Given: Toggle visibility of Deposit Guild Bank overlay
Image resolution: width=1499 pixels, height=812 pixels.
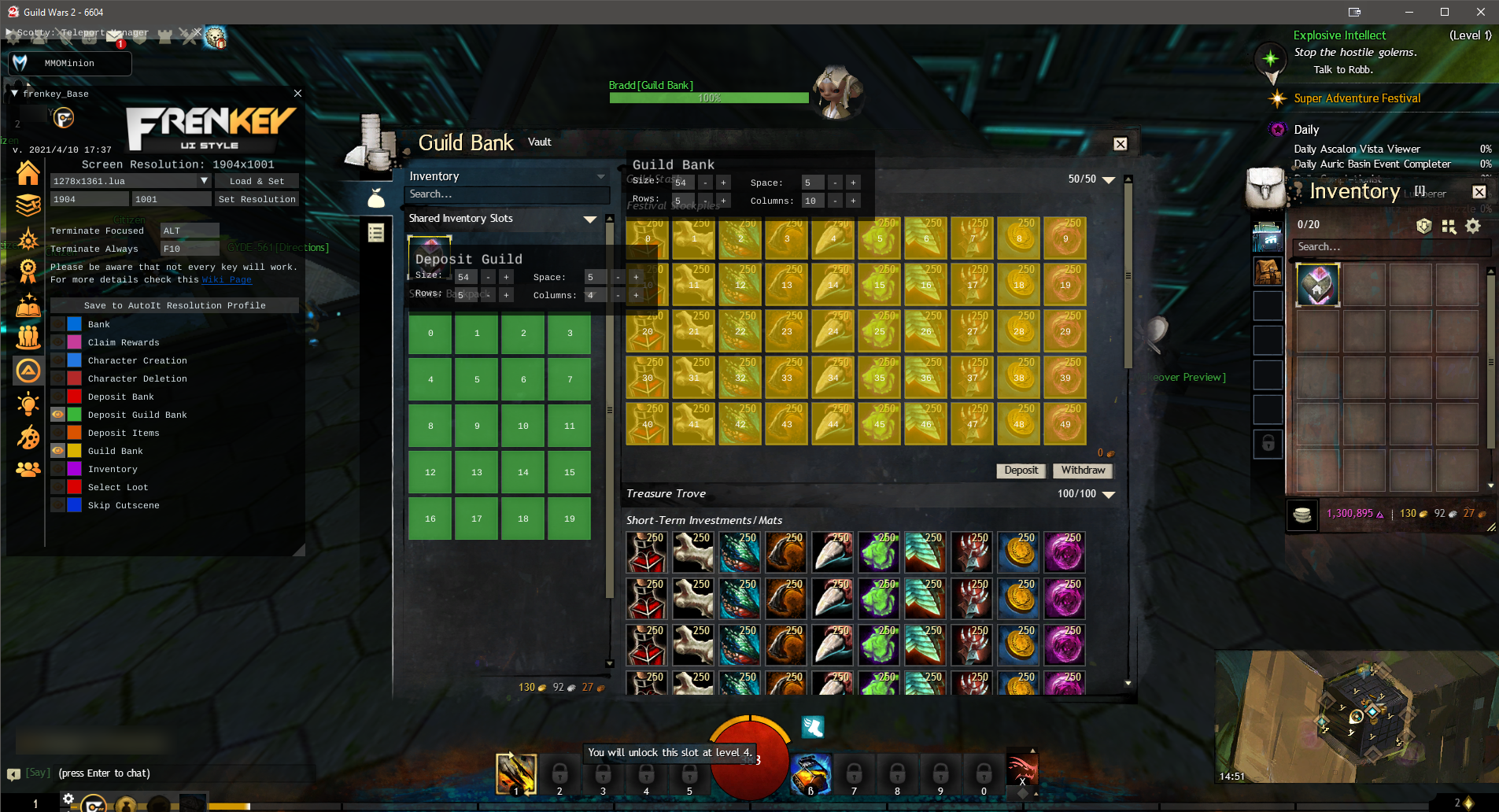Looking at the screenshot, I should coord(57,415).
